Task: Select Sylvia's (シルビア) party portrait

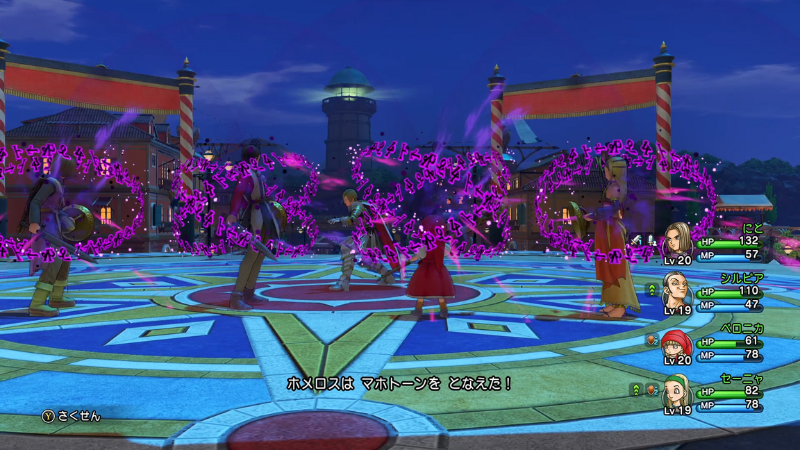Action: (x=677, y=292)
